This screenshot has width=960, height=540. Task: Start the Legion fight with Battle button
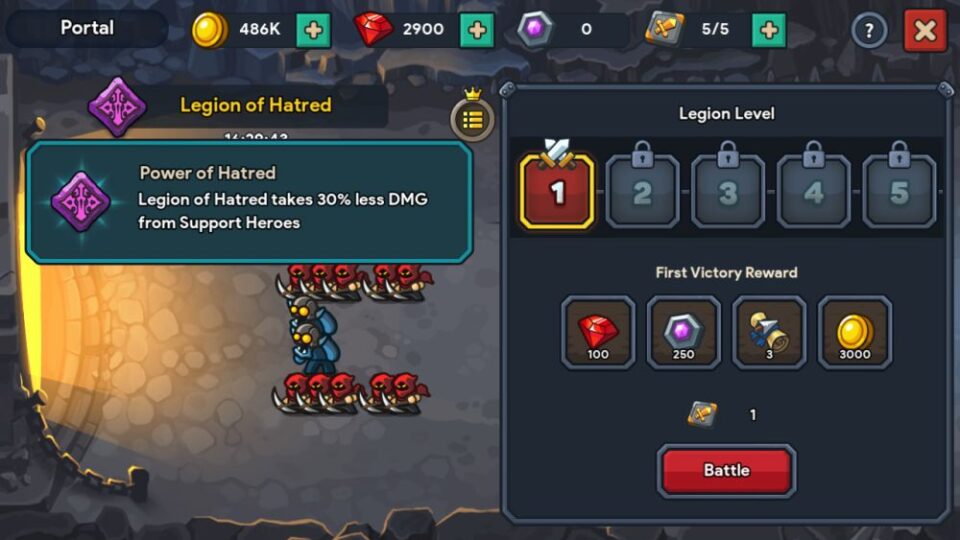726,470
